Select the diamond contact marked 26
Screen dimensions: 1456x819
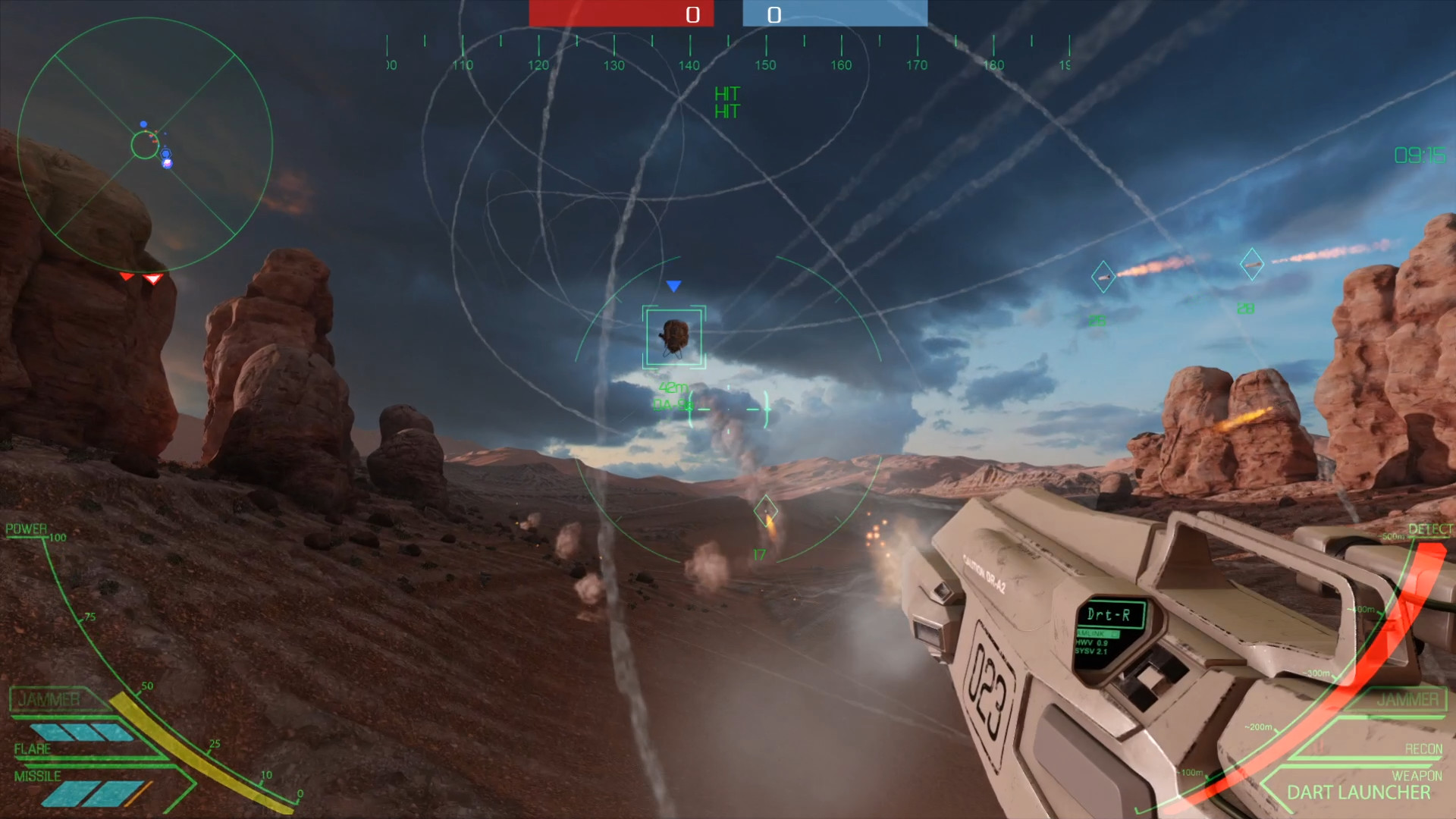[x=1103, y=275]
